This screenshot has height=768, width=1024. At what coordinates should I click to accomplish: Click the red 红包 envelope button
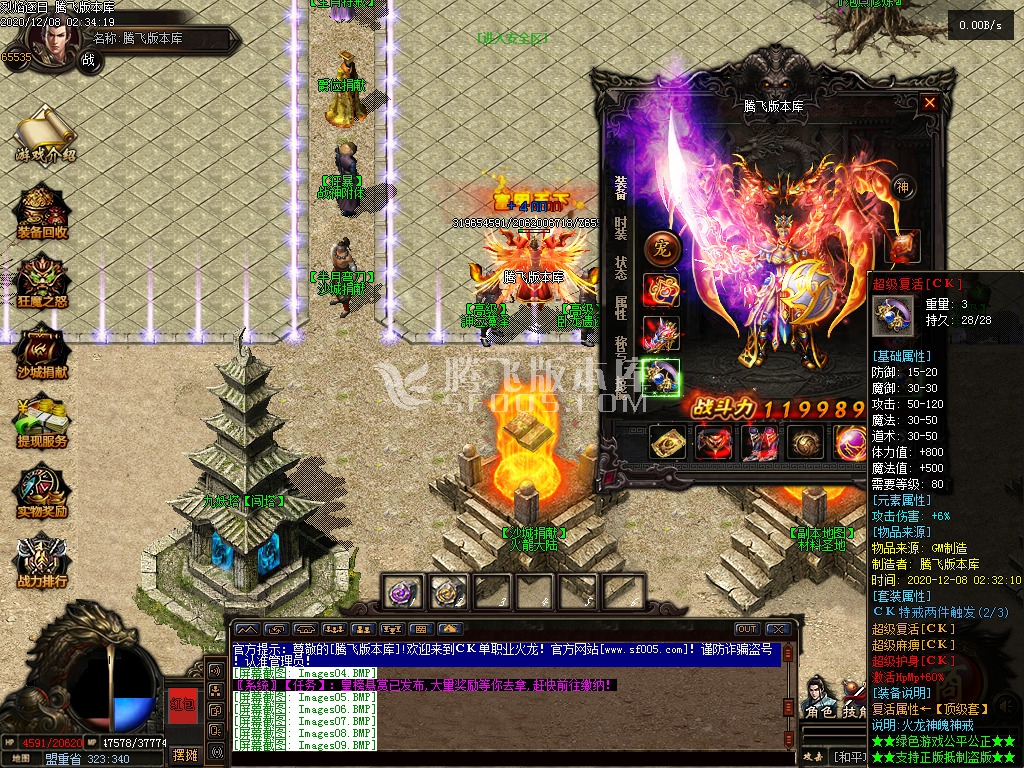coord(182,705)
